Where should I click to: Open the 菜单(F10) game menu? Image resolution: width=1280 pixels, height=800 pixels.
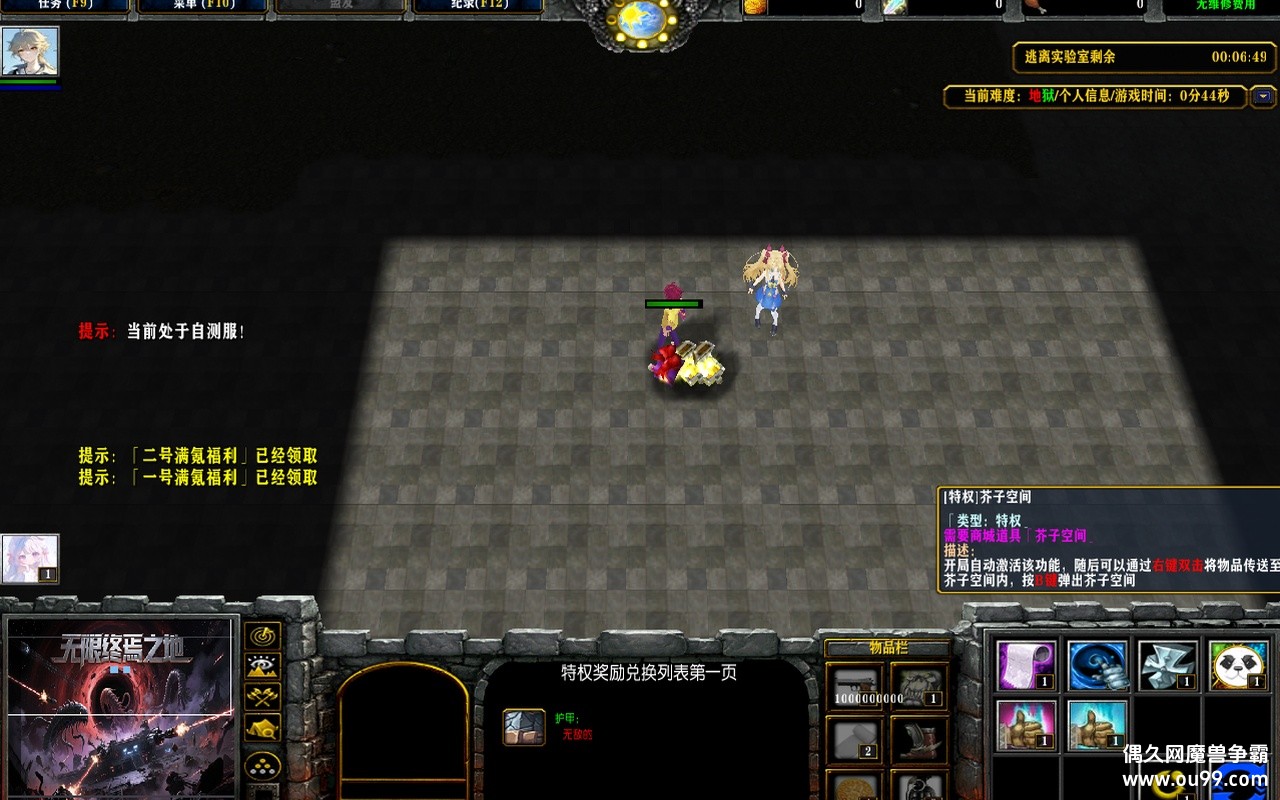pyautogui.click(x=205, y=6)
